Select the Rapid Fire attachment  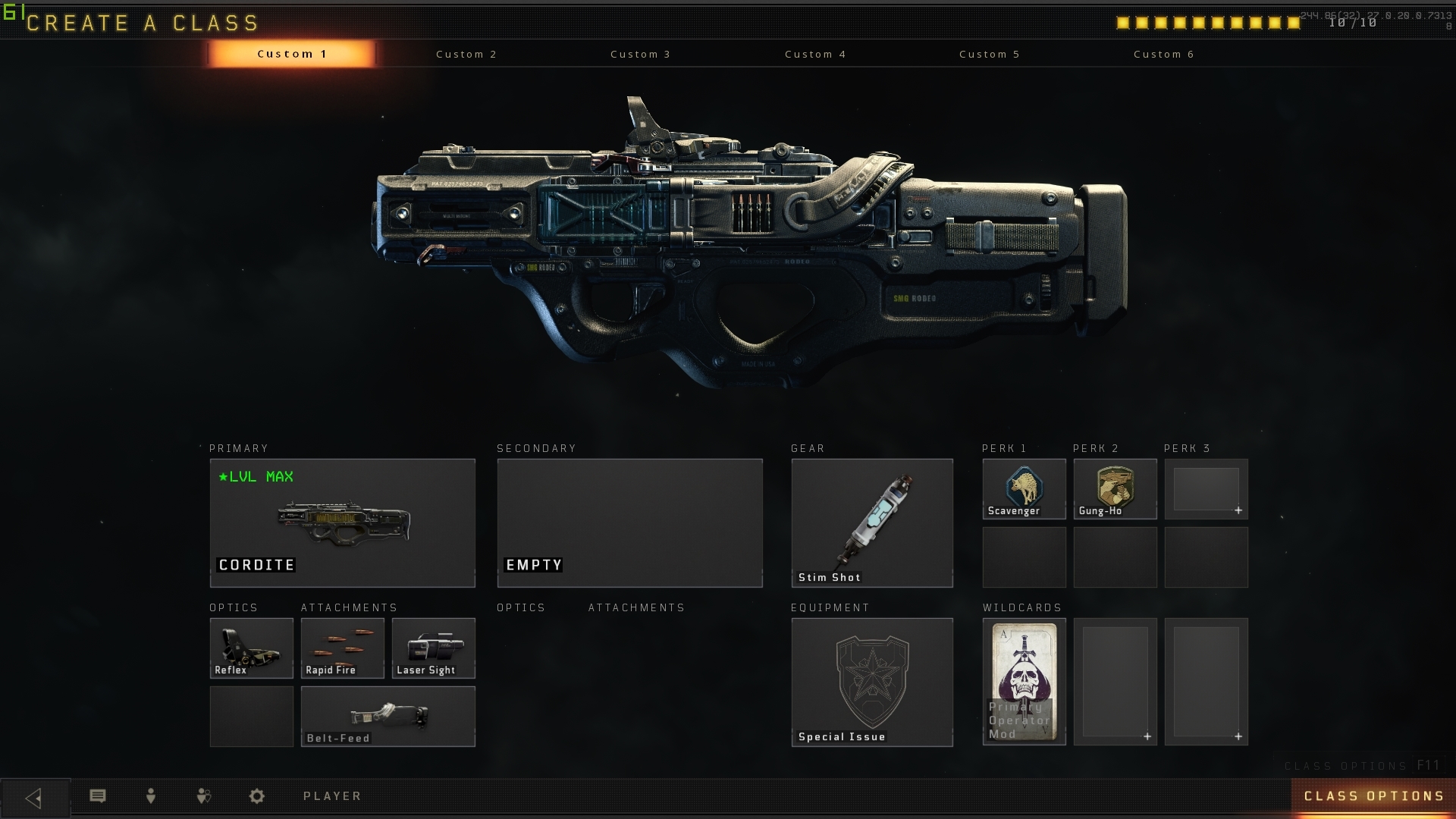tap(342, 648)
